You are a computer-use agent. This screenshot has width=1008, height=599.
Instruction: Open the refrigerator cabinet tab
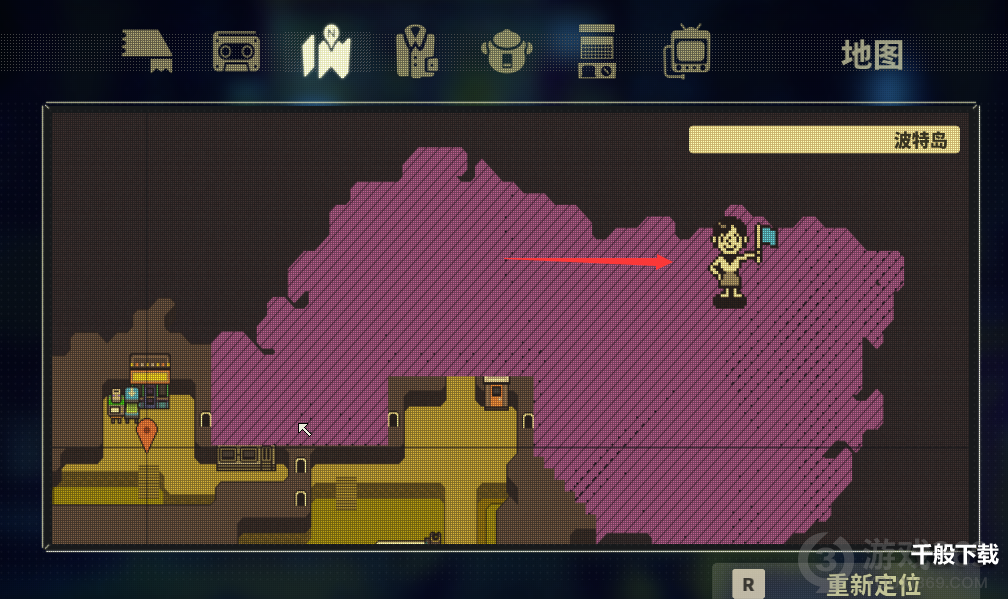click(597, 52)
